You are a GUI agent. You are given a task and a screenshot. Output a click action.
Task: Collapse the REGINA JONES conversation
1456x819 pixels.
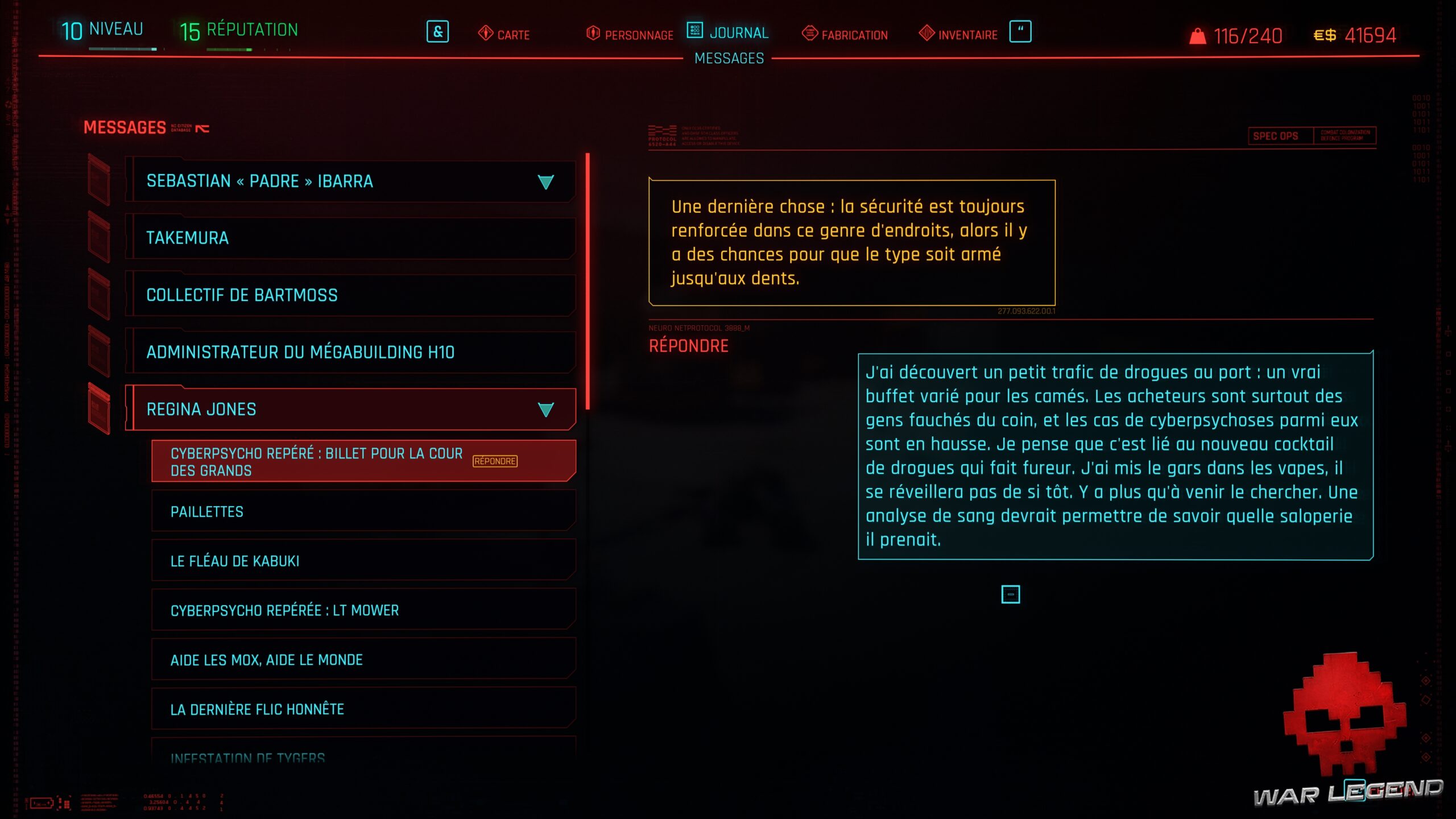547,408
